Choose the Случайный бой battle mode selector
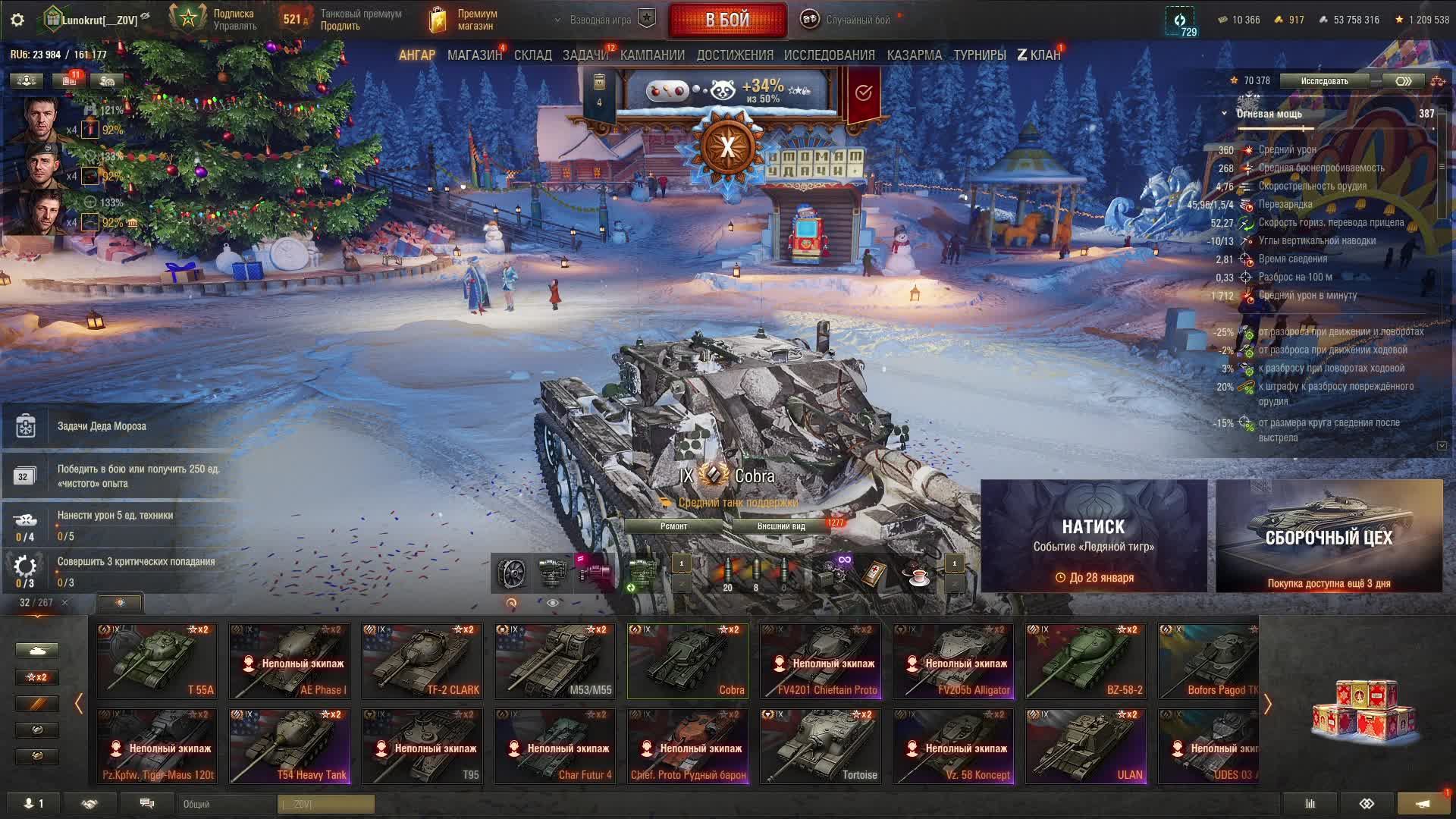This screenshot has width=1456, height=819. click(x=848, y=20)
